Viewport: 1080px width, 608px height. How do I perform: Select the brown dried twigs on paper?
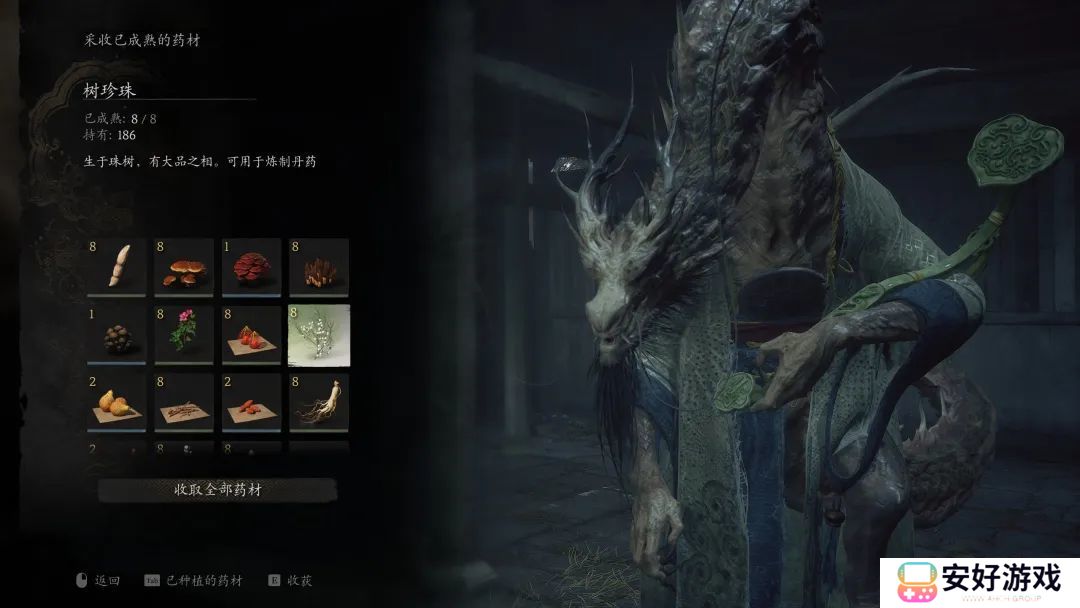point(184,402)
